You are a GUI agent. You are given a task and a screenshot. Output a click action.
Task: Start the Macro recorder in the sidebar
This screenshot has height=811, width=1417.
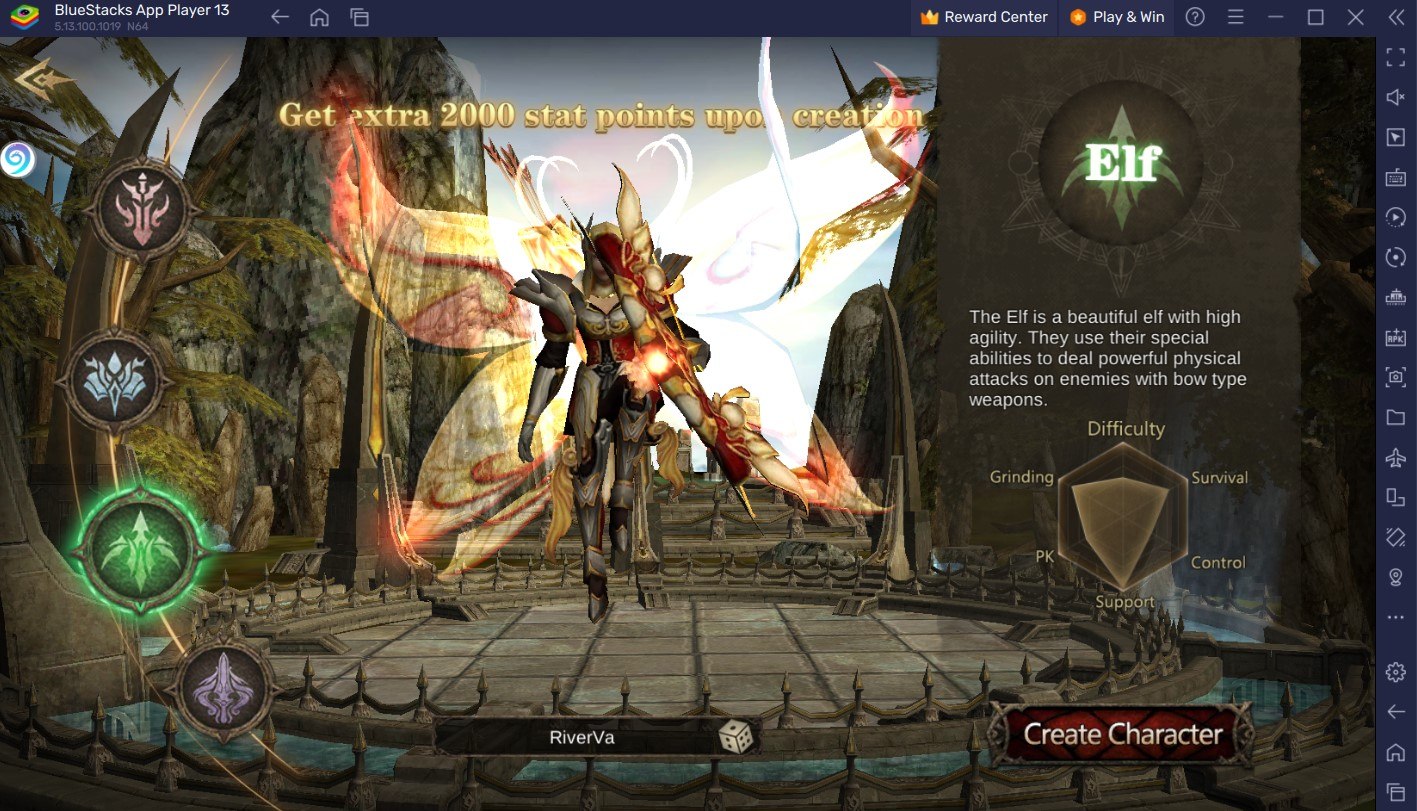1395,217
